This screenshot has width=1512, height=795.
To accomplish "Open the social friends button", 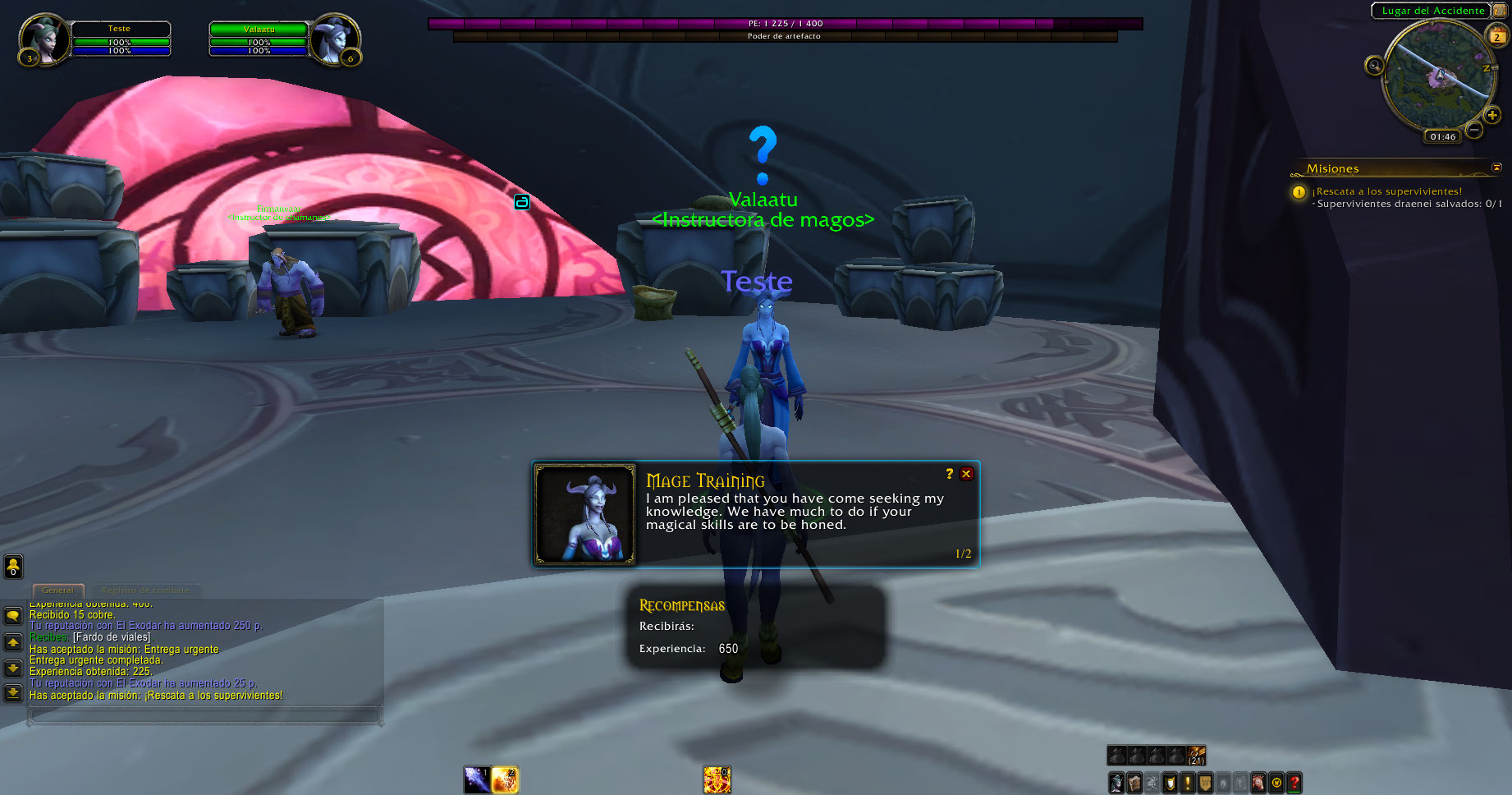I will [13, 566].
